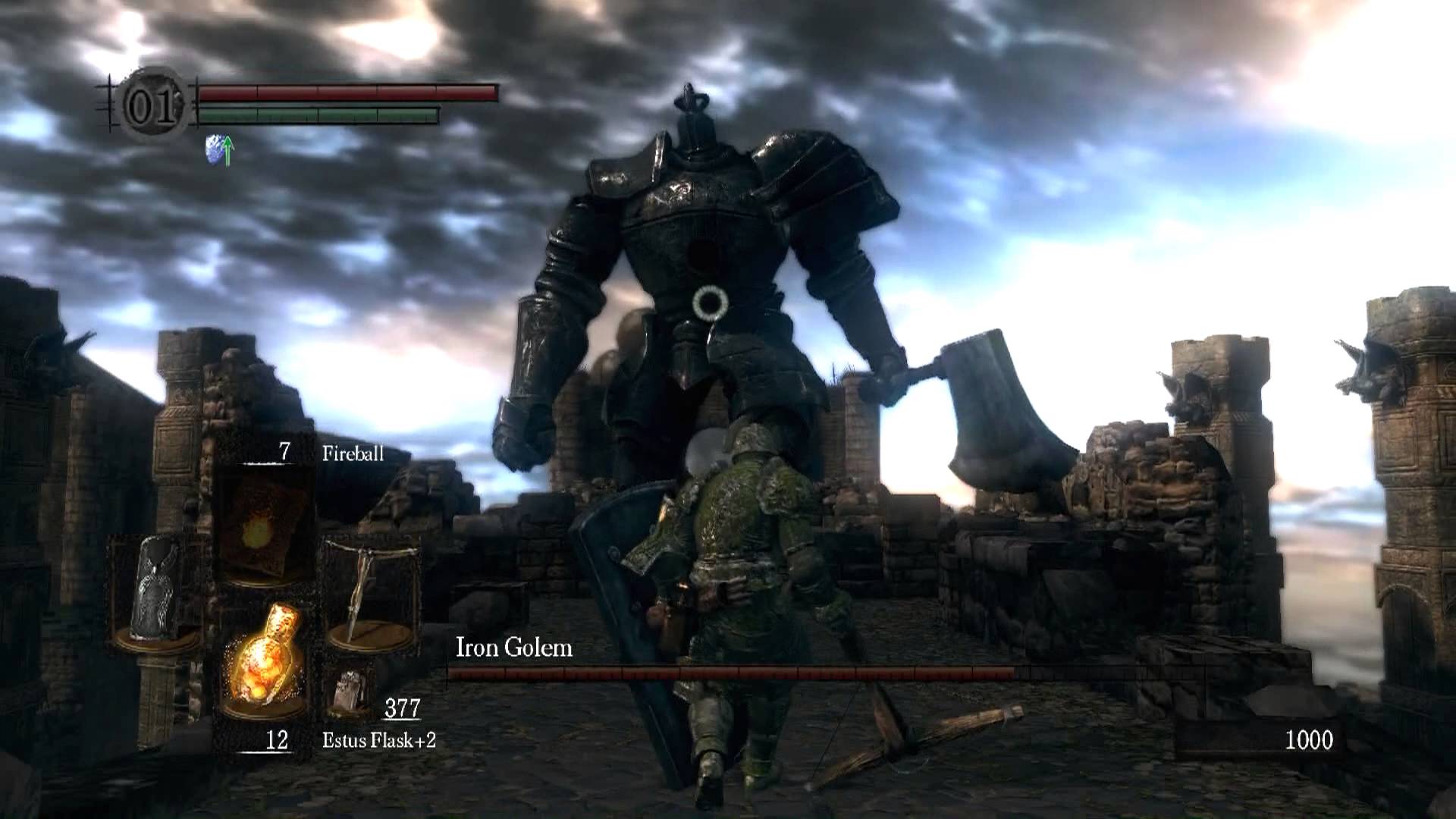Click the left-hand shield equipment slot
Image resolution: width=1456 pixels, height=819 pixels.
pos(155,591)
